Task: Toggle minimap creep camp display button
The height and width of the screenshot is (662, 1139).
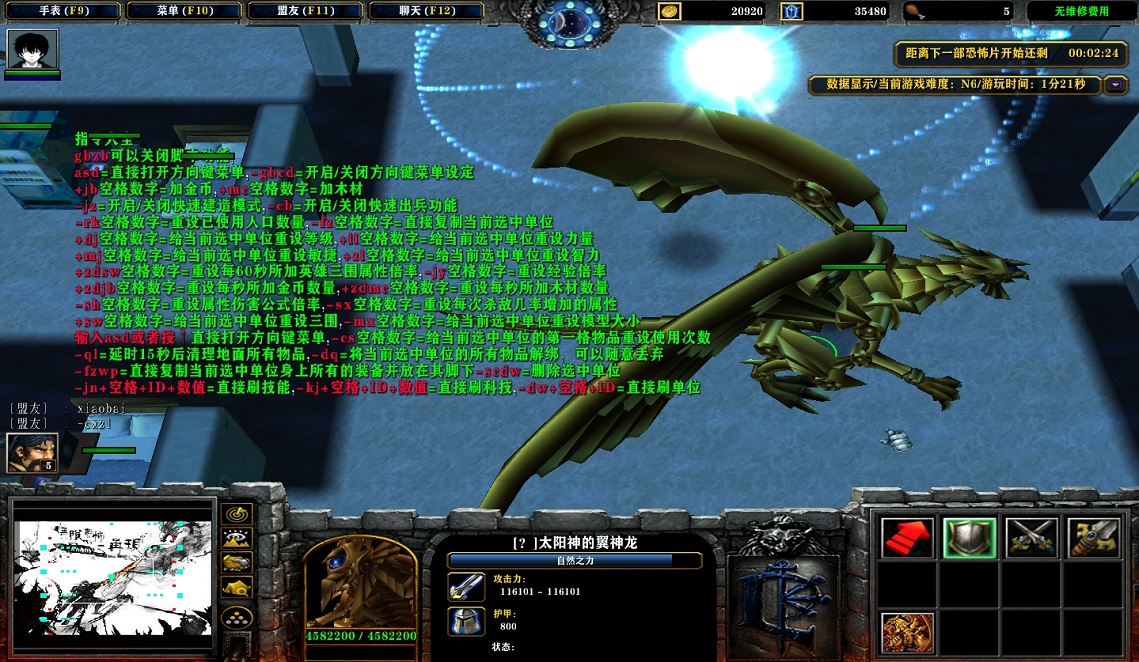Action: [237, 588]
